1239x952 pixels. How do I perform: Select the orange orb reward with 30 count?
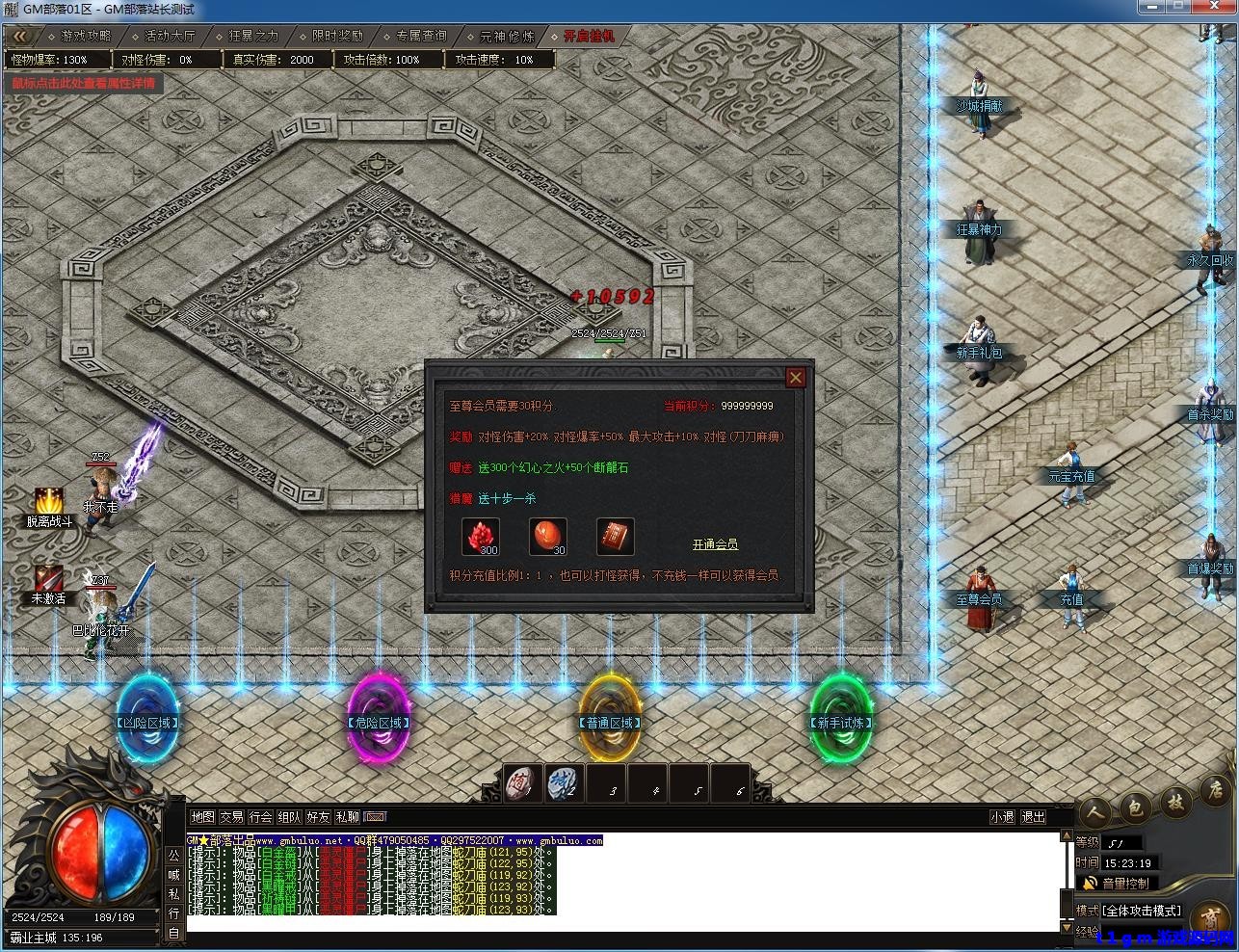(x=548, y=537)
